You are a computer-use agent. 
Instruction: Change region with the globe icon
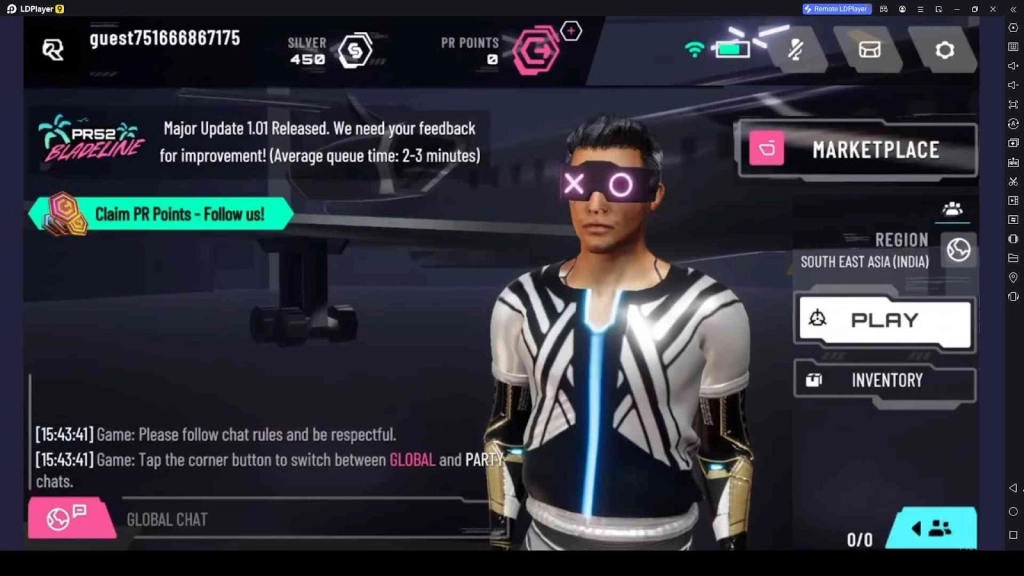[958, 250]
